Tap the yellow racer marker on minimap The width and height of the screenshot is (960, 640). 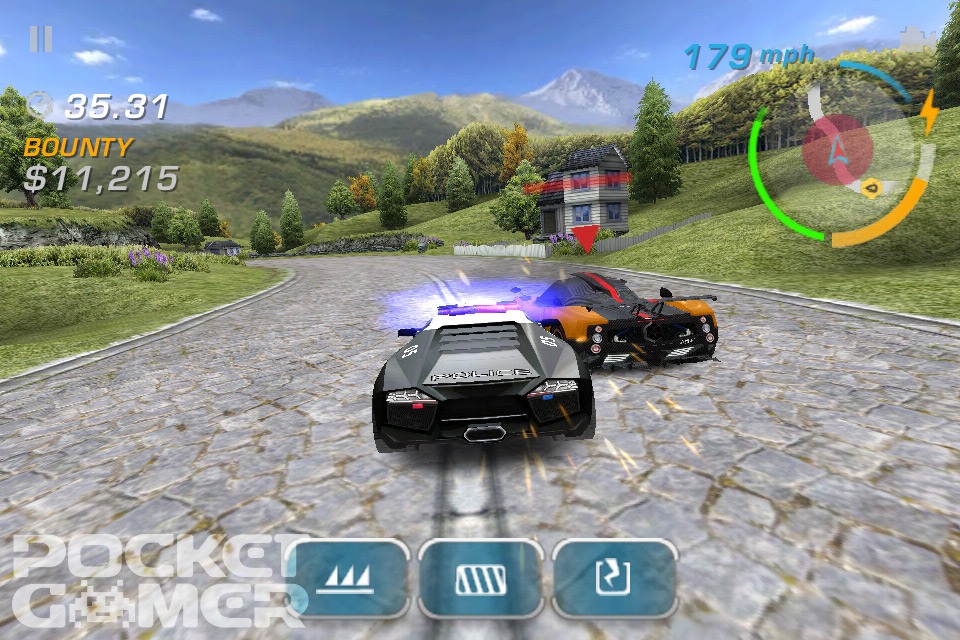(870, 186)
